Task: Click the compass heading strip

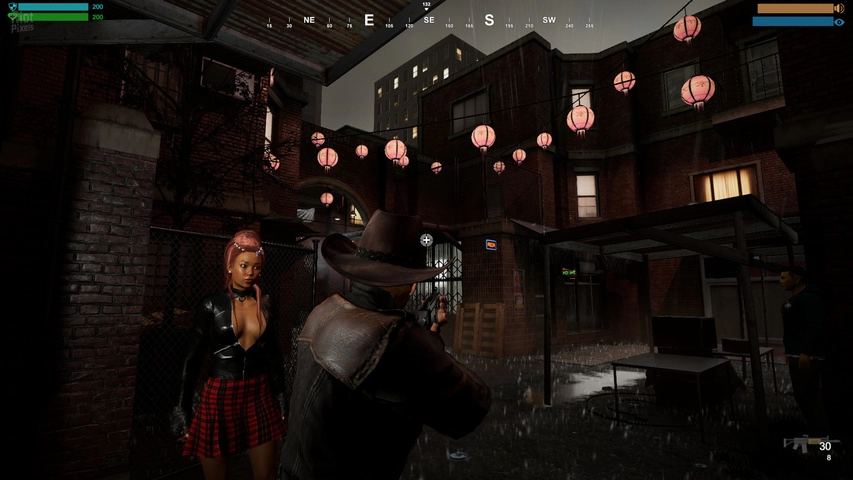Action: point(430,20)
